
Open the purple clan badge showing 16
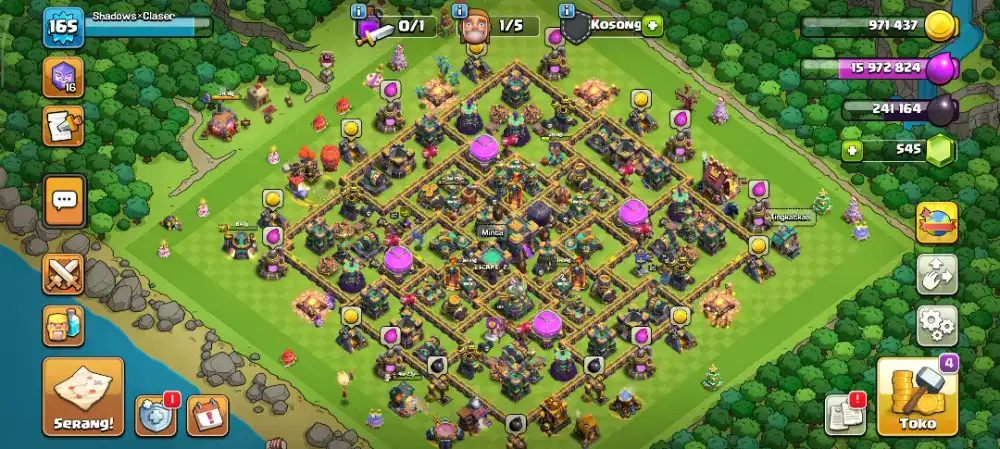[63, 78]
